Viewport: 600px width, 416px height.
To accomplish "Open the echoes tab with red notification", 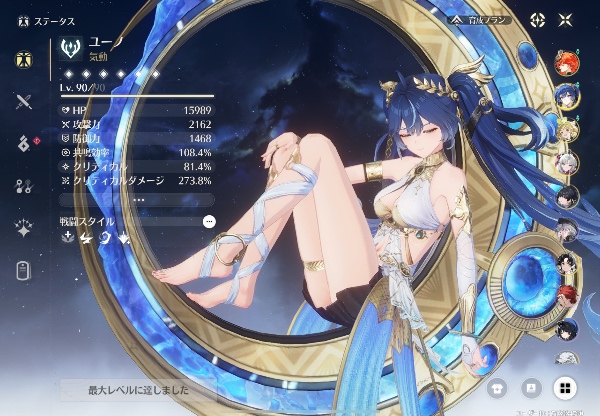I will pos(23,143).
